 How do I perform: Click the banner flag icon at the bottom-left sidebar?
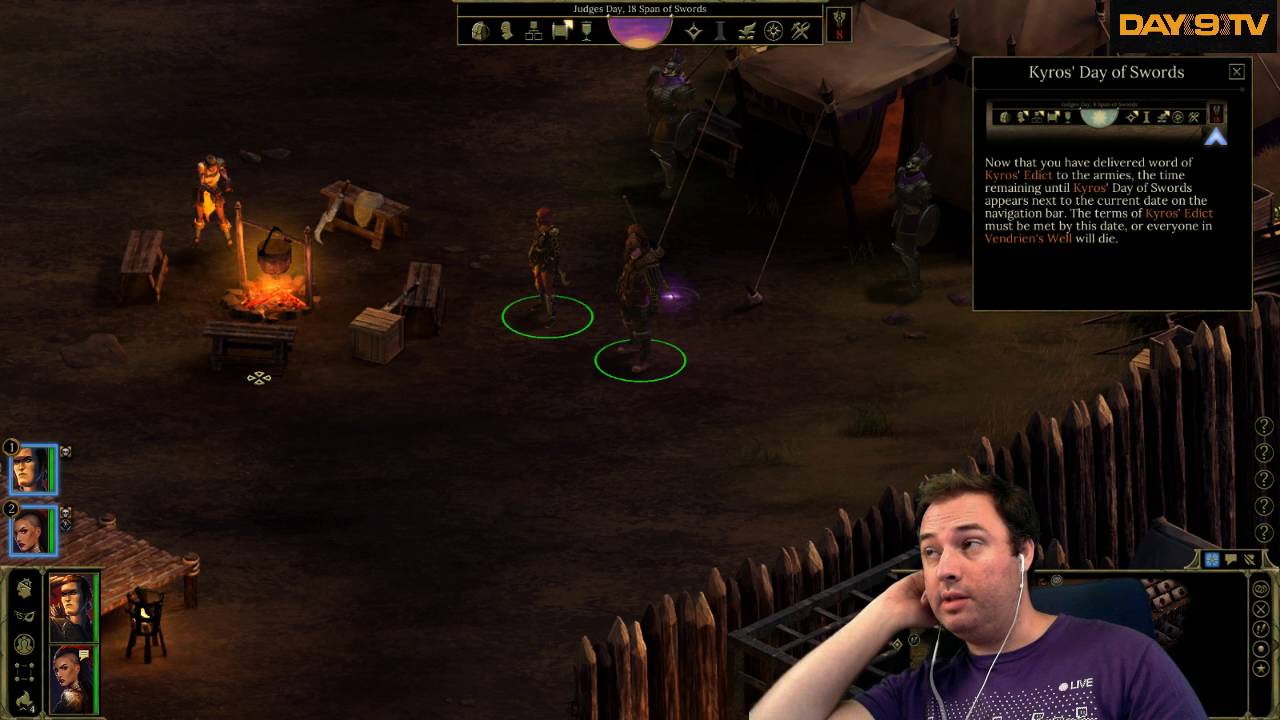tap(27, 698)
